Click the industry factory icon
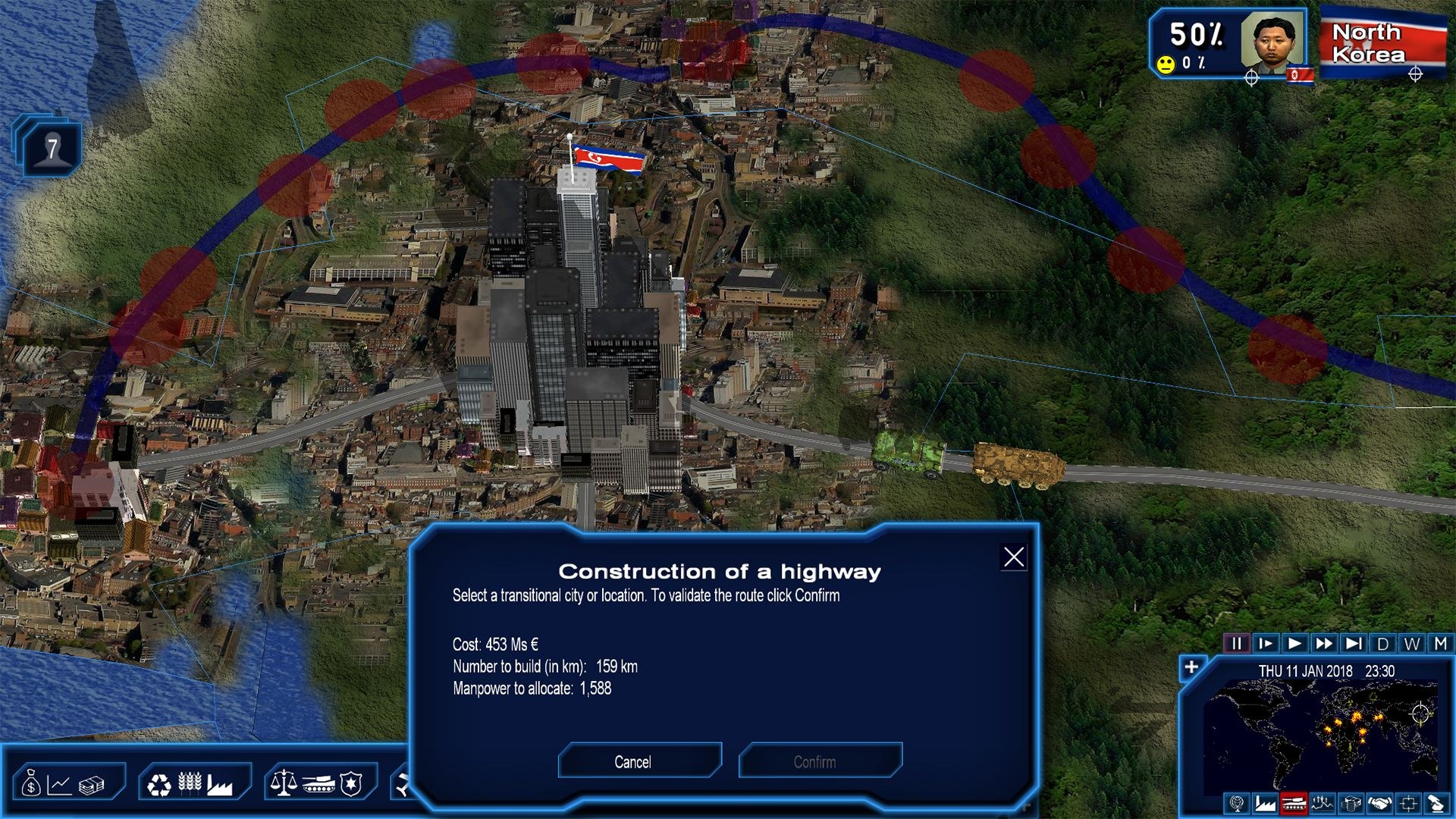This screenshot has height=819, width=1456. coord(220,784)
